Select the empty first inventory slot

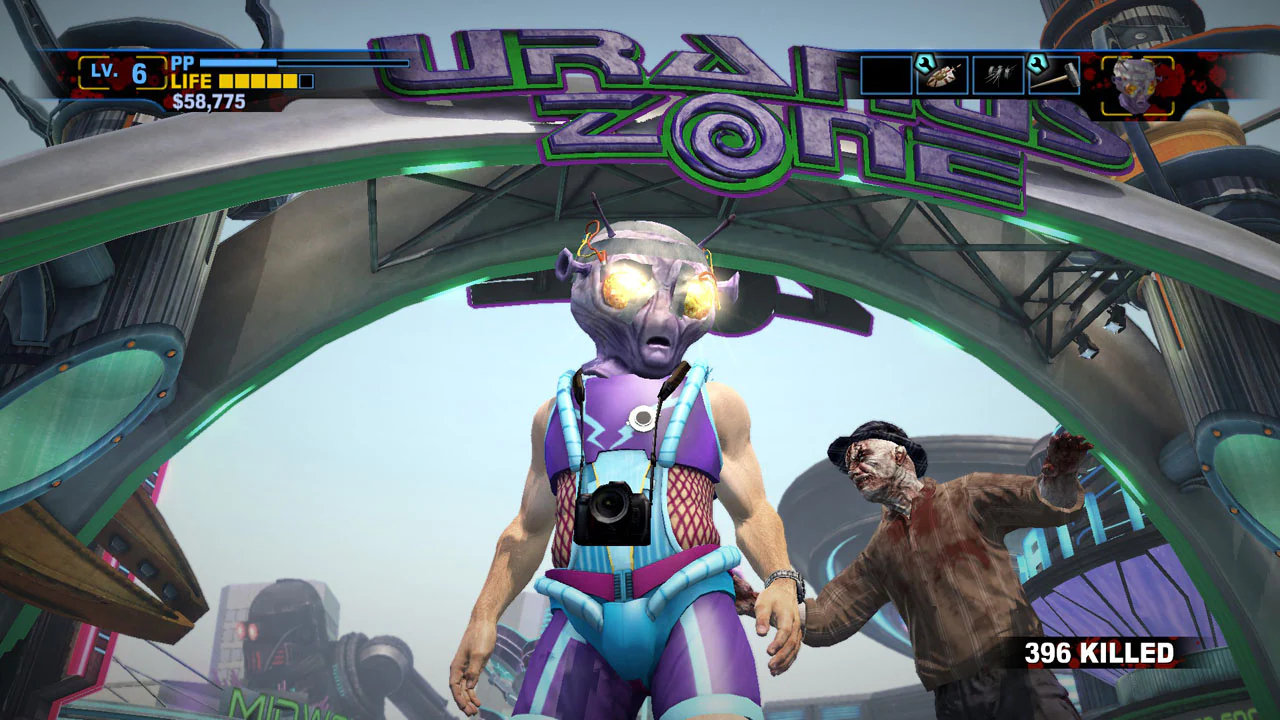click(884, 74)
